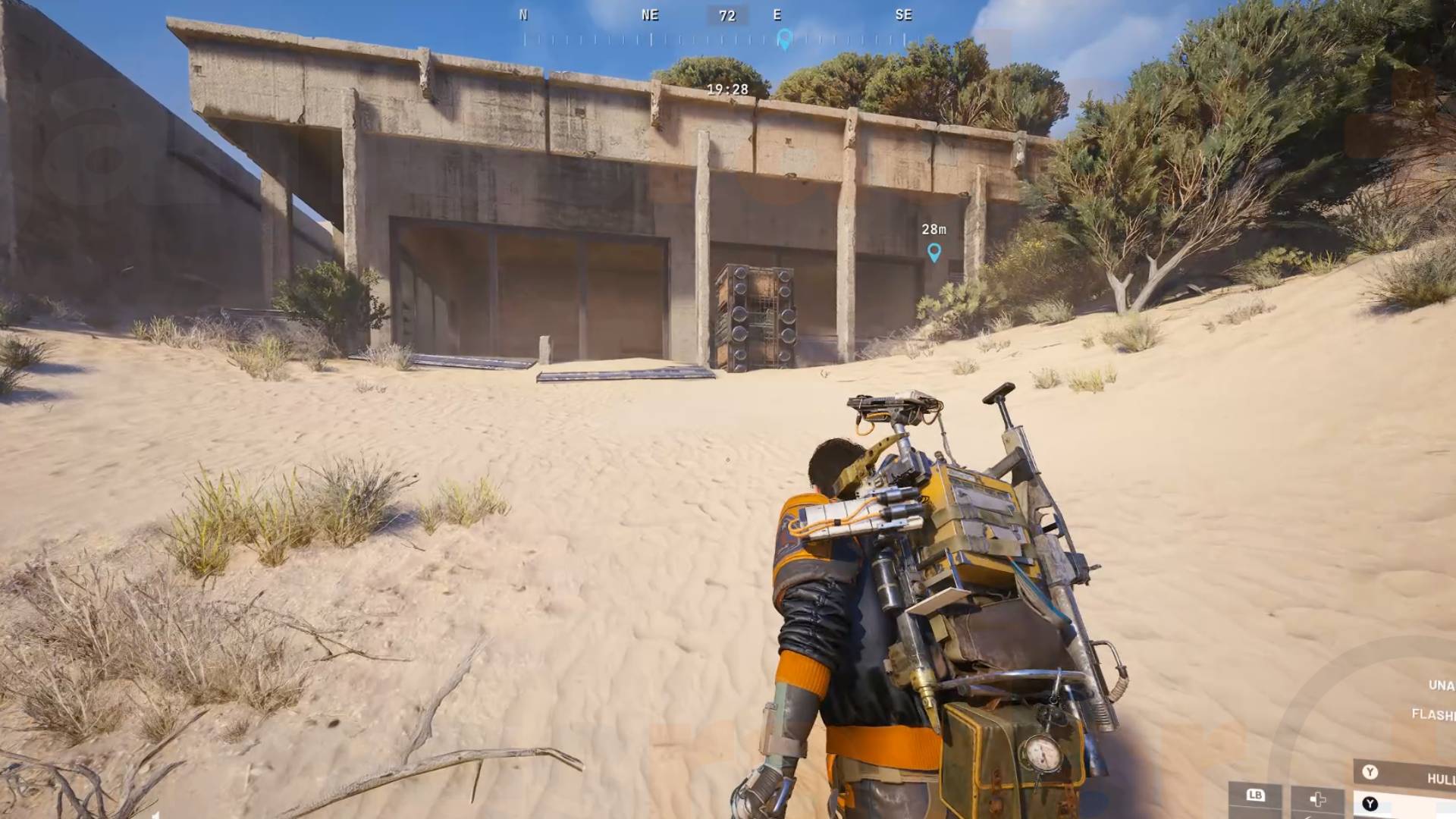Click the SE label on the compass

click(x=904, y=14)
